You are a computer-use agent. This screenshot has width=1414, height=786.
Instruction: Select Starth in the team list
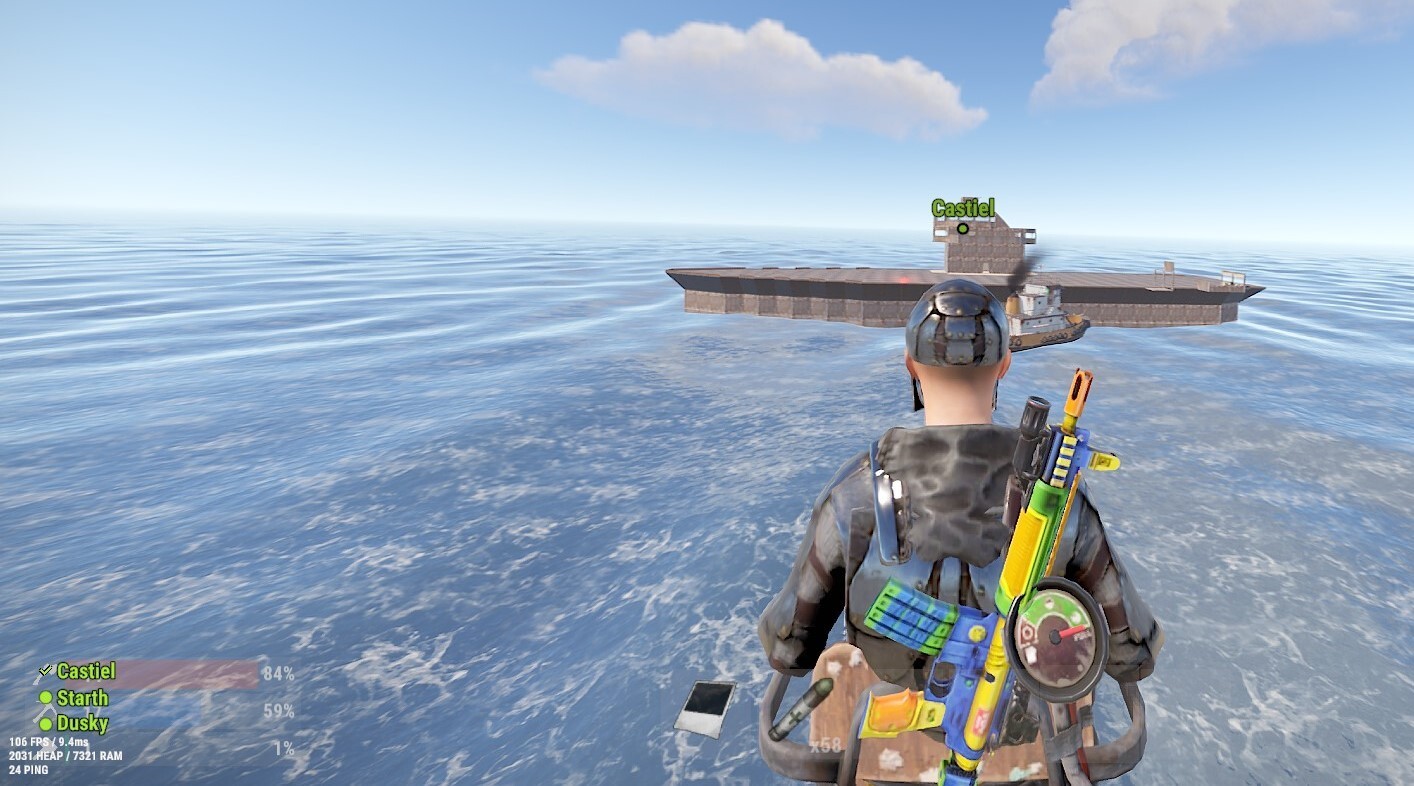click(x=82, y=698)
